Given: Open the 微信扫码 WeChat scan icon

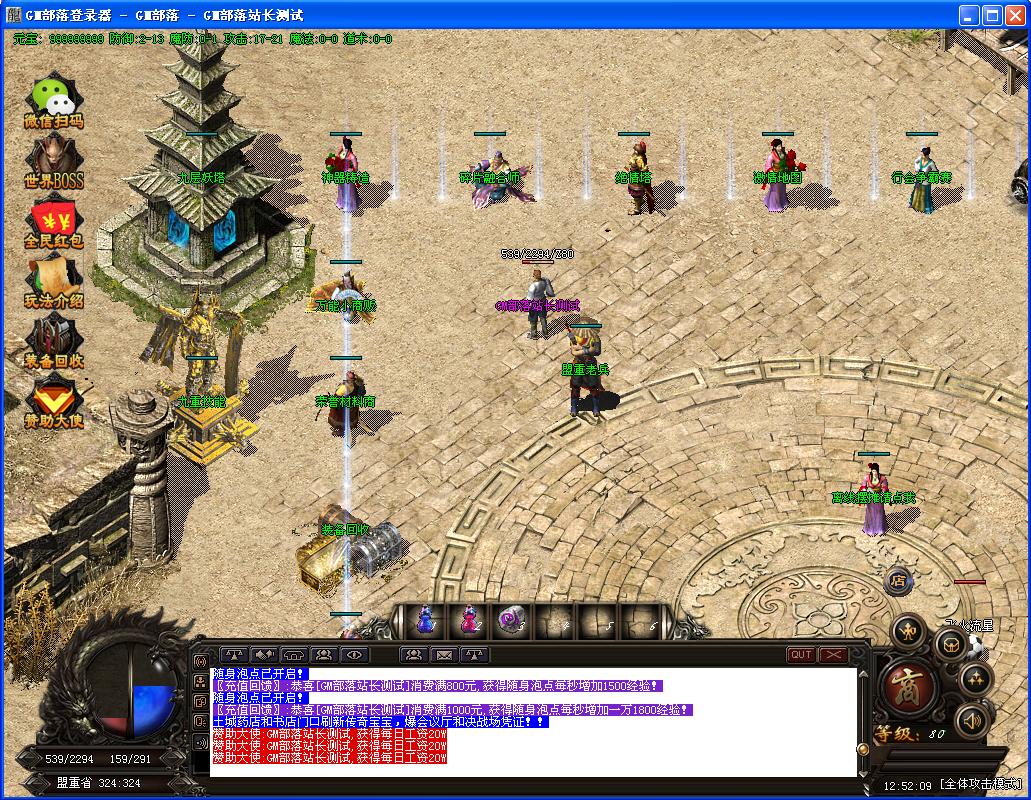Looking at the screenshot, I should coord(54,101).
